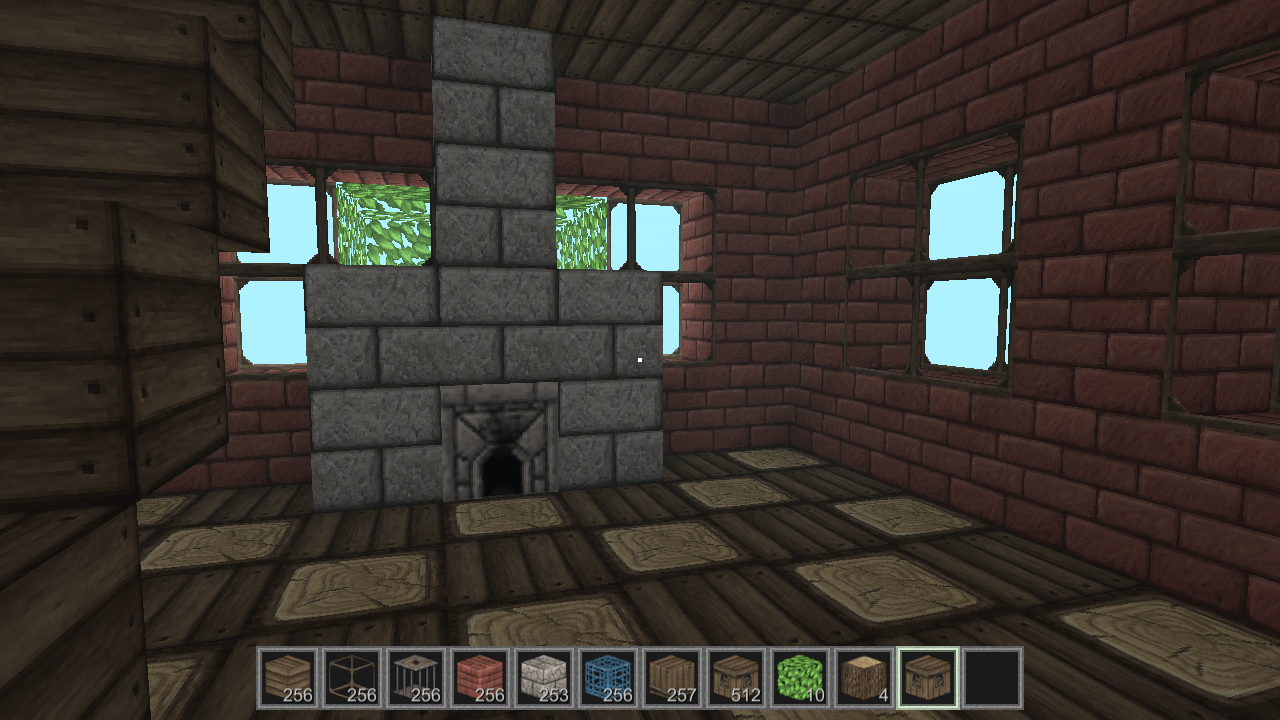Image resolution: width=1280 pixels, height=720 pixels.
Task: Select the blue cage block slot
Action: pos(608,680)
